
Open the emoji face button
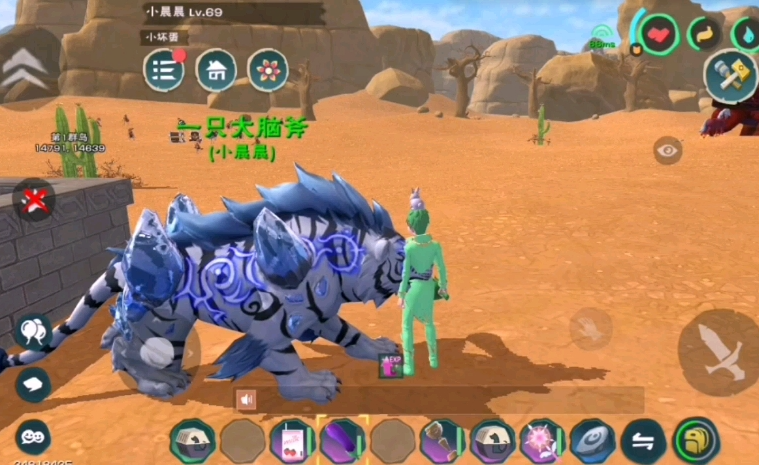click(32, 437)
